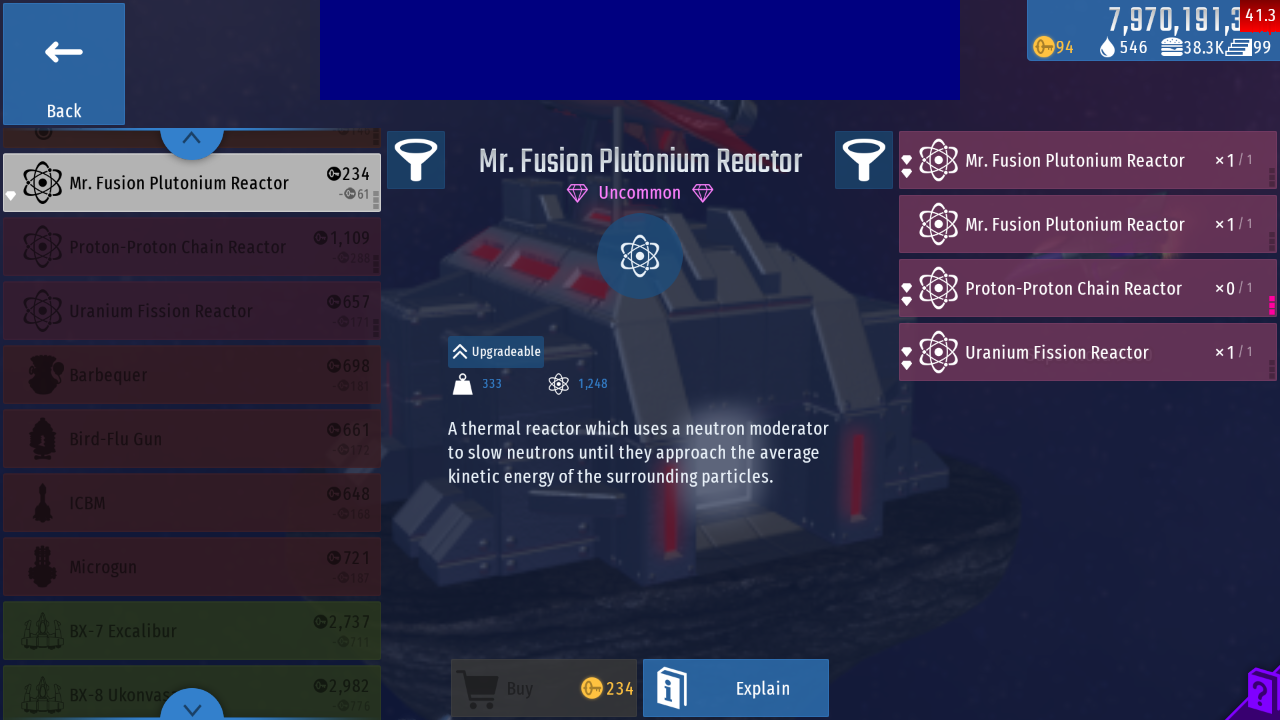Open the filter funnel beside the shop list
This screenshot has width=1280, height=720.
[416, 160]
